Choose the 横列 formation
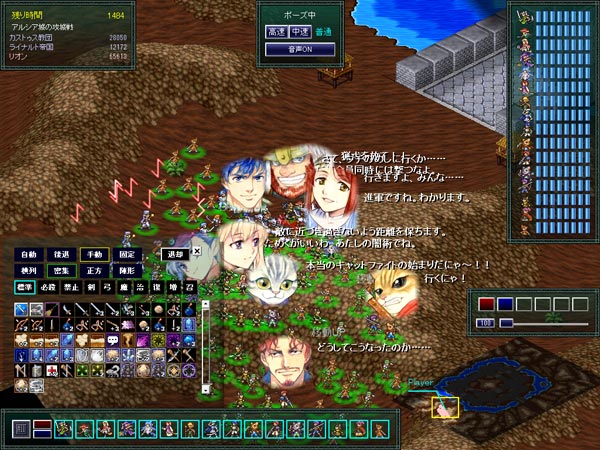This screenshot has height=450, width=600. tap(28, 271)
